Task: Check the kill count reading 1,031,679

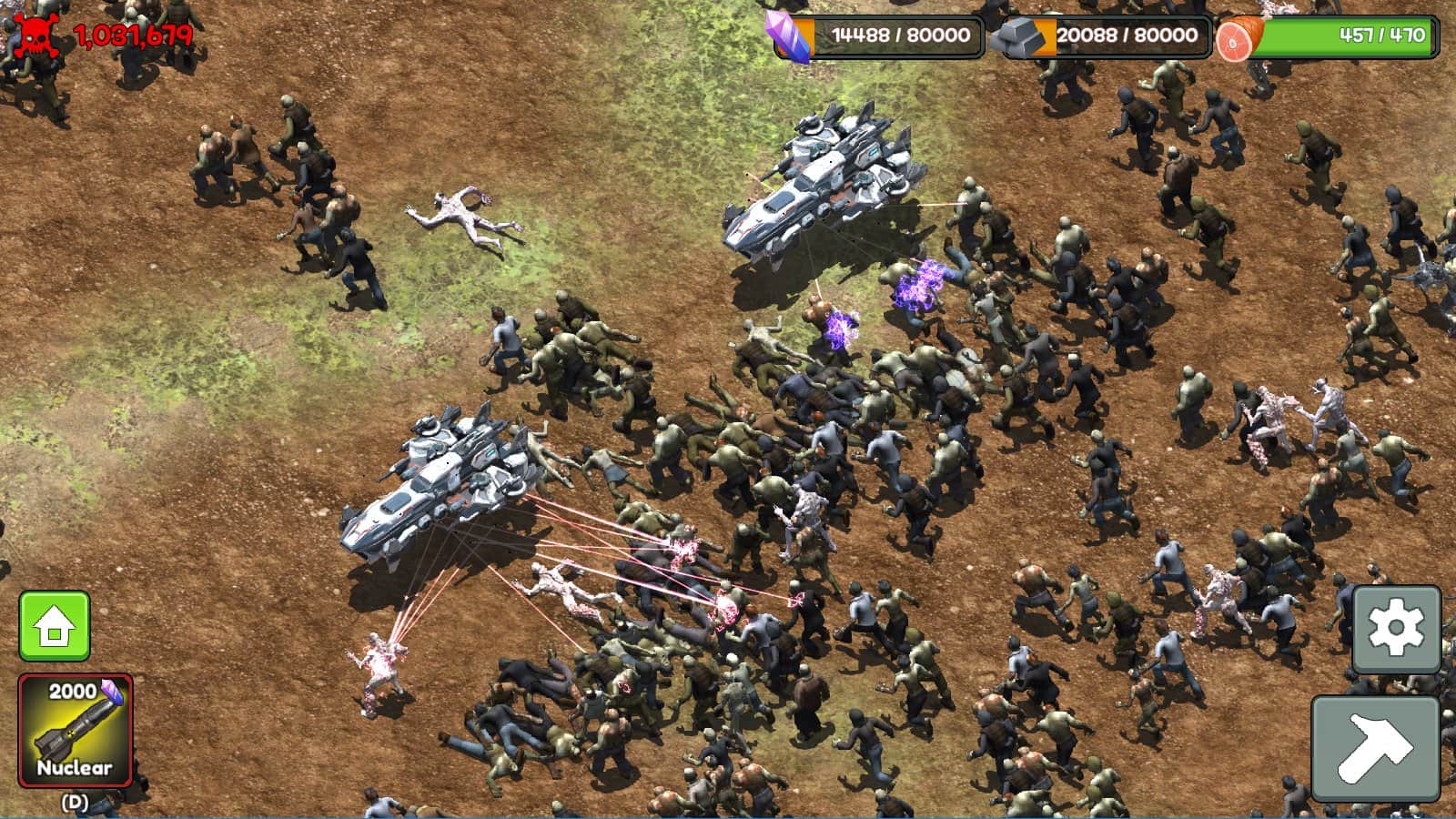Action: [134, 36]
